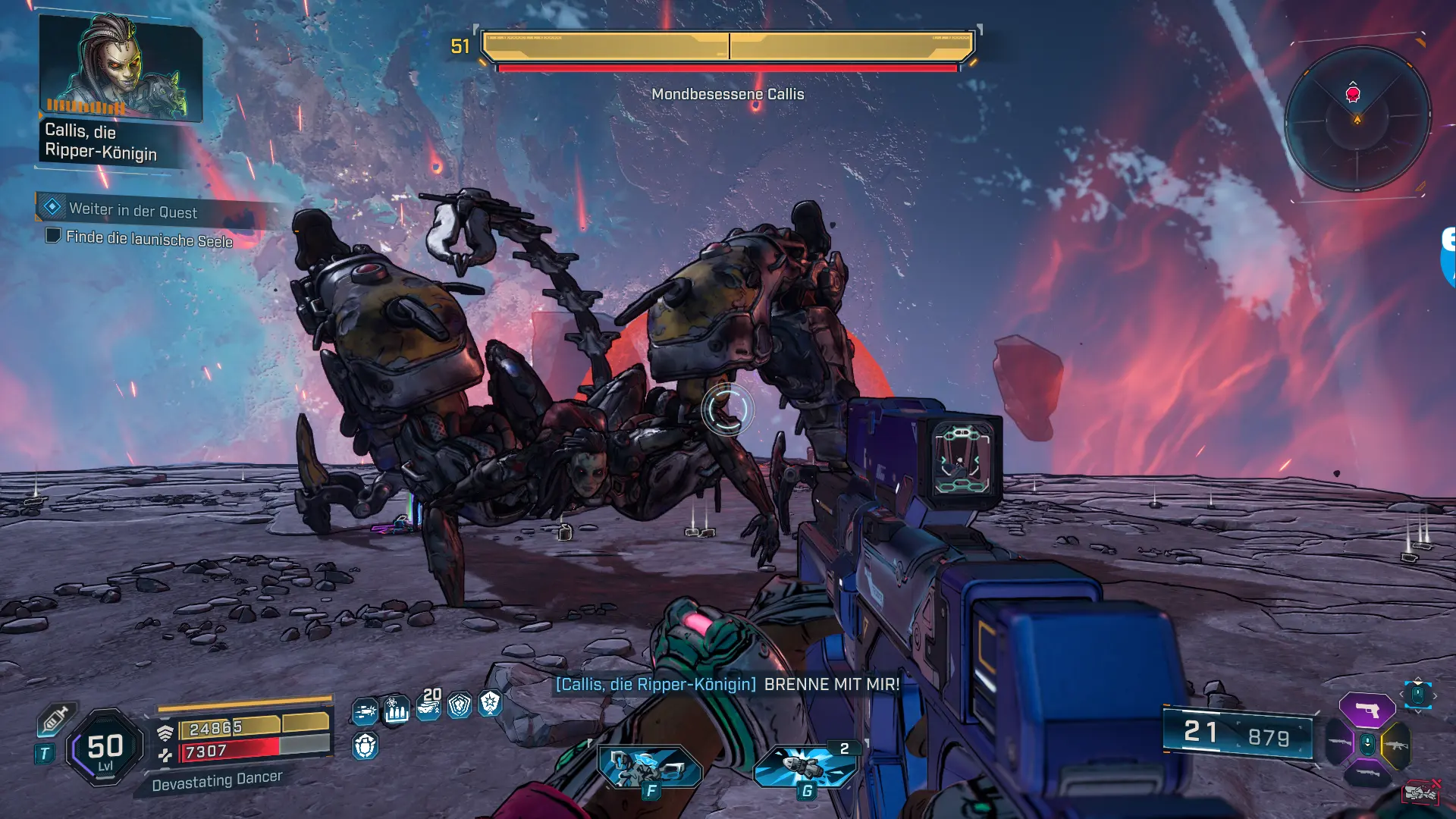The height and width of the screenshot is (819, 1456).
Task: Activate the action skill marked F
Action: pyautogui.click(x=650, y=767)
